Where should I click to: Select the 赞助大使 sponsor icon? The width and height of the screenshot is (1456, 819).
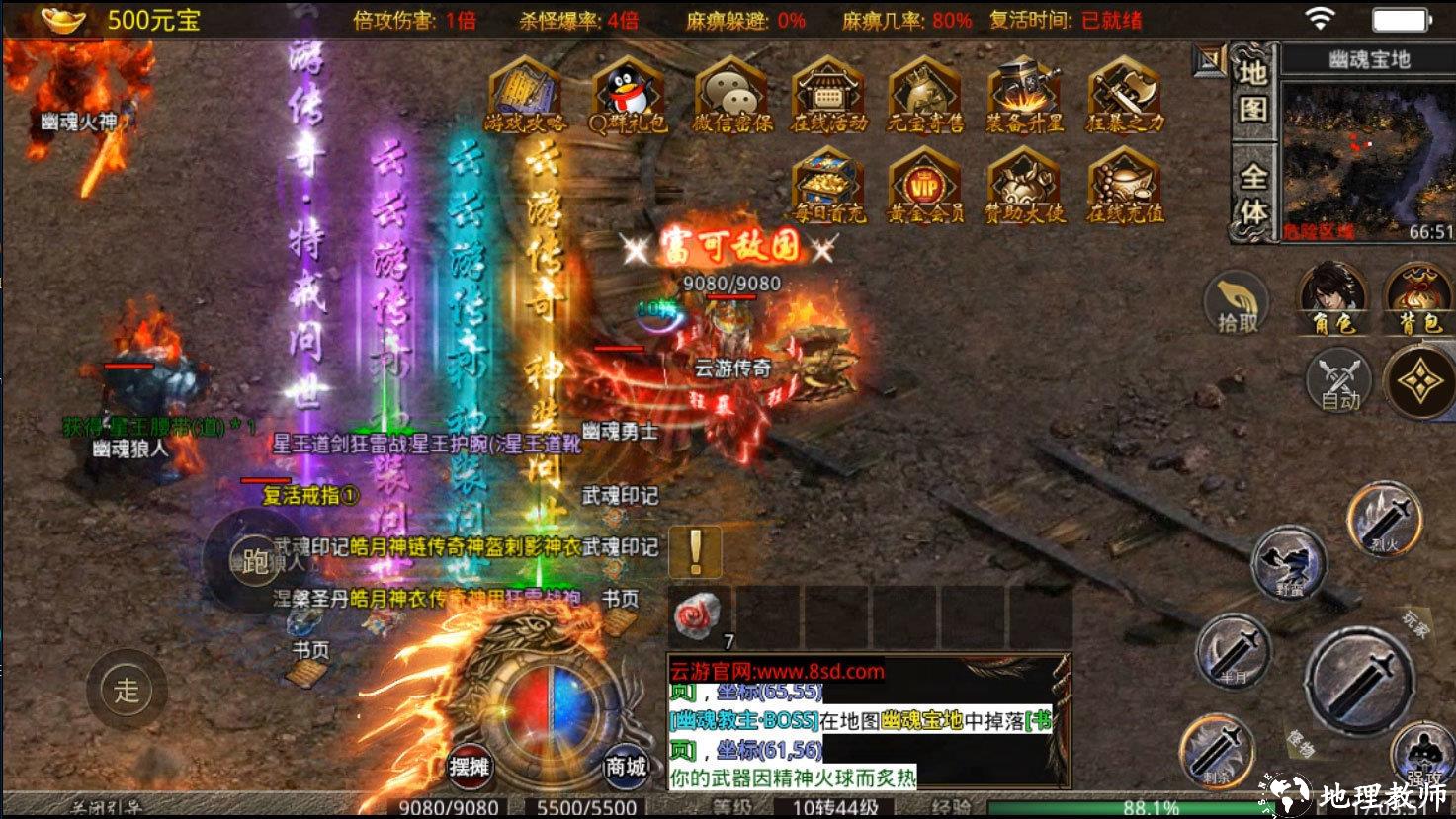tap(1024, 186)
